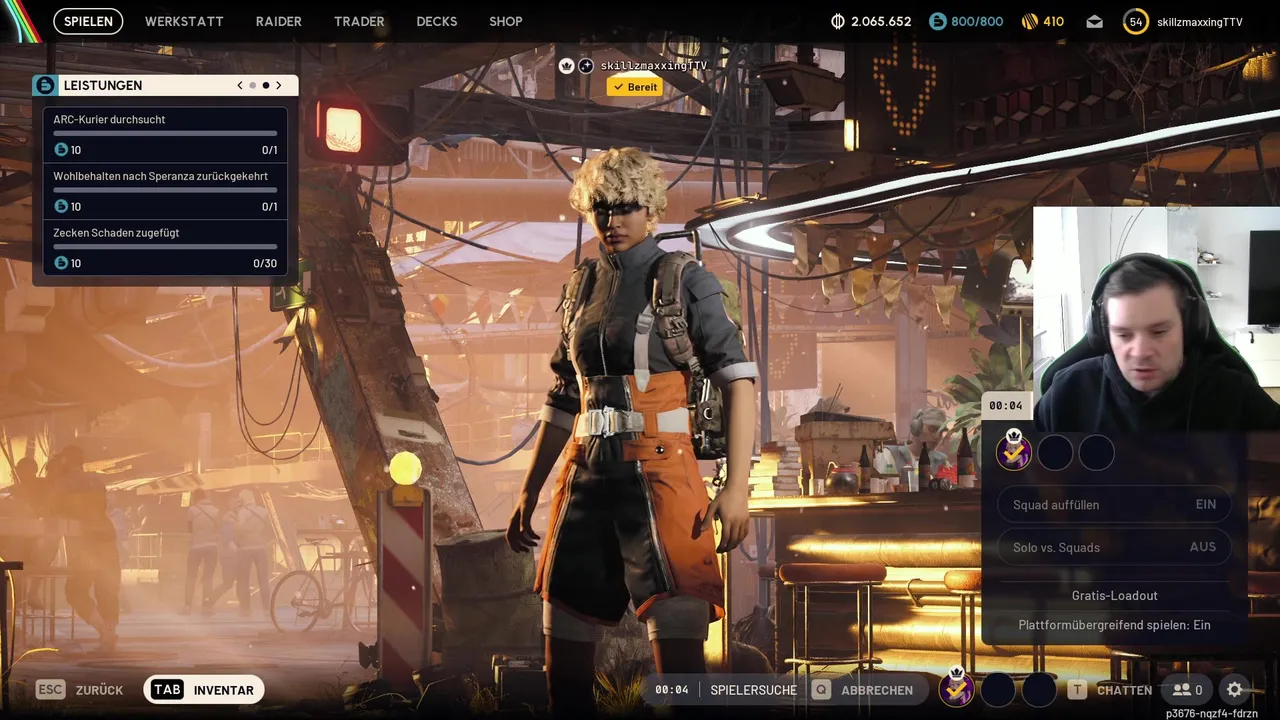Show next Leistungen page
This screenshot has width=1280, height=720.
pyautogui.click(x=279, y=86)
